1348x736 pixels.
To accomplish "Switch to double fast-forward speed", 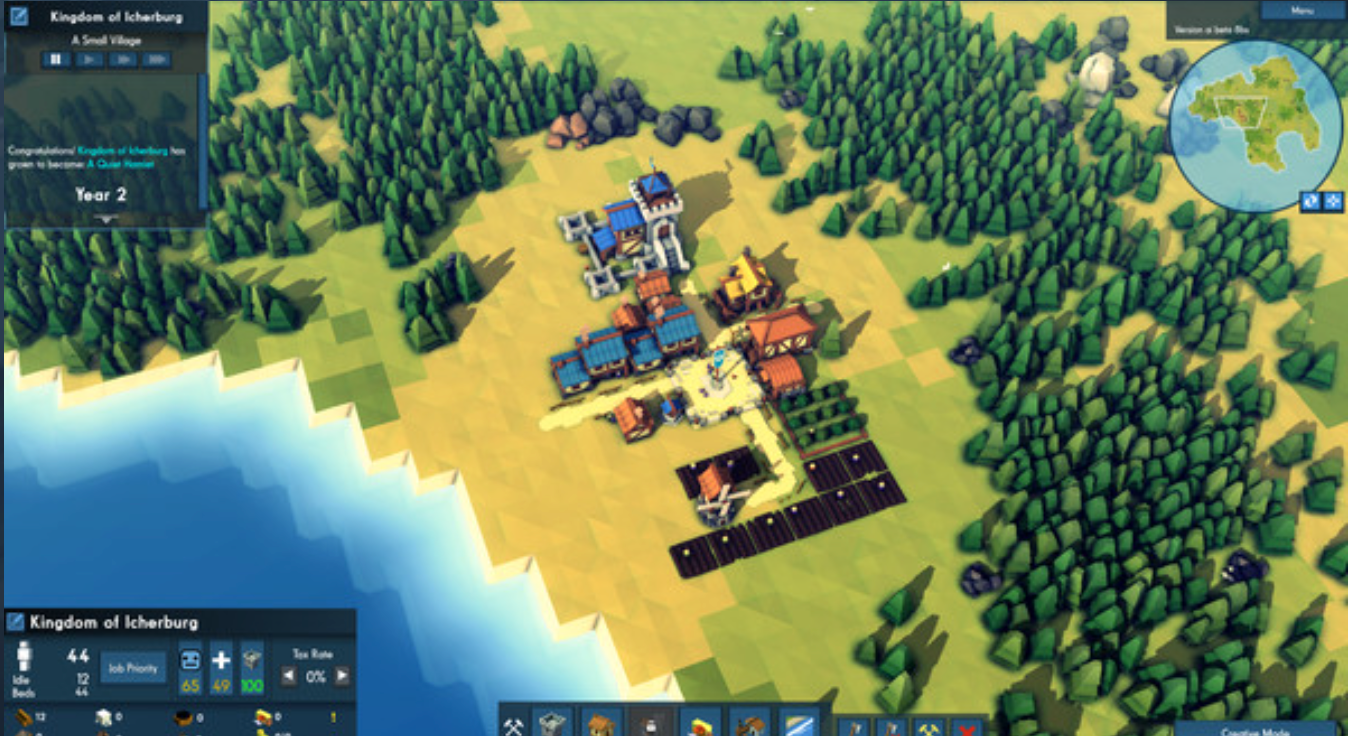I will click(123, 60).
